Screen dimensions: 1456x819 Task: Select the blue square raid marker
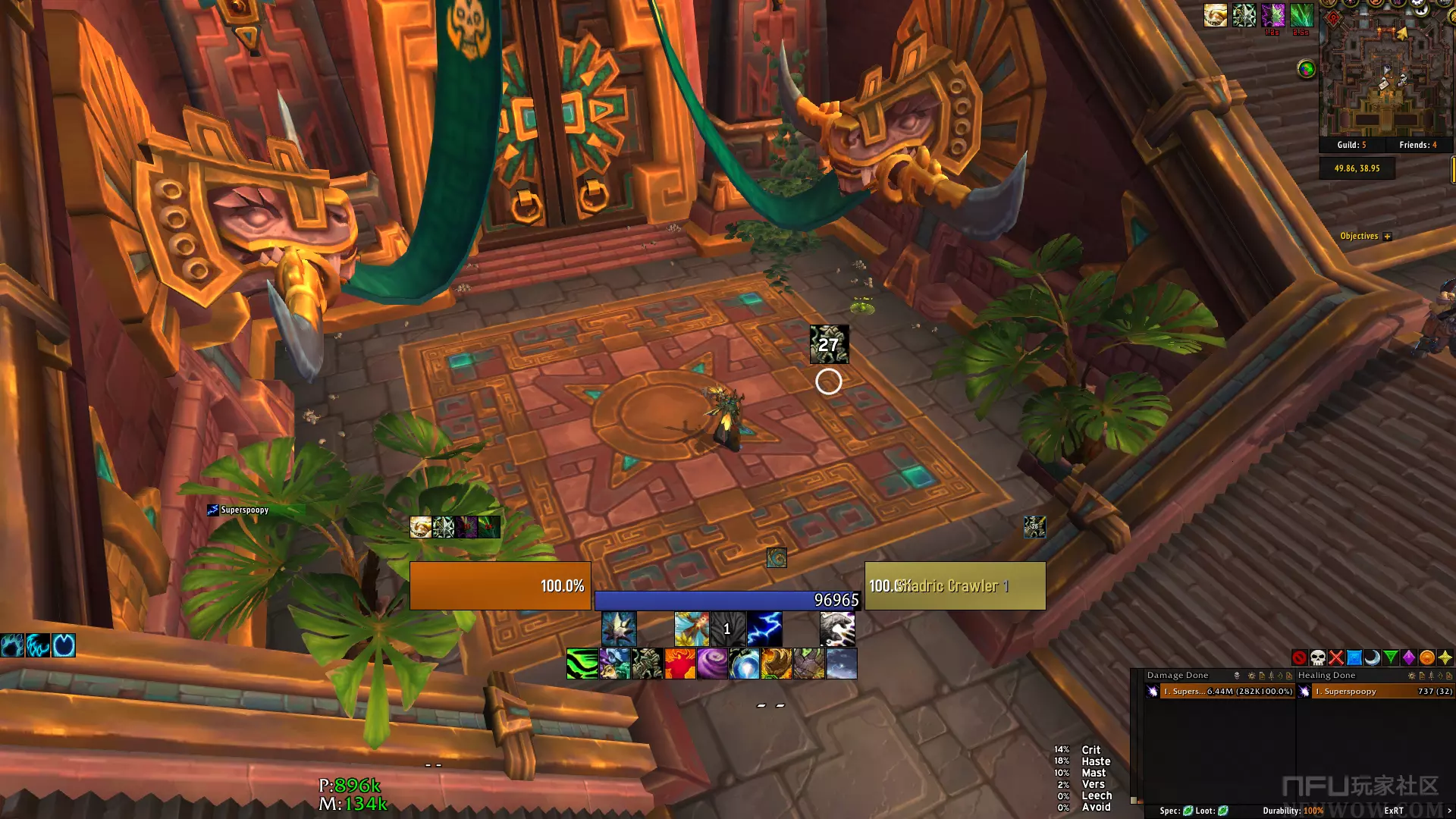click(x=1354, y=657)
